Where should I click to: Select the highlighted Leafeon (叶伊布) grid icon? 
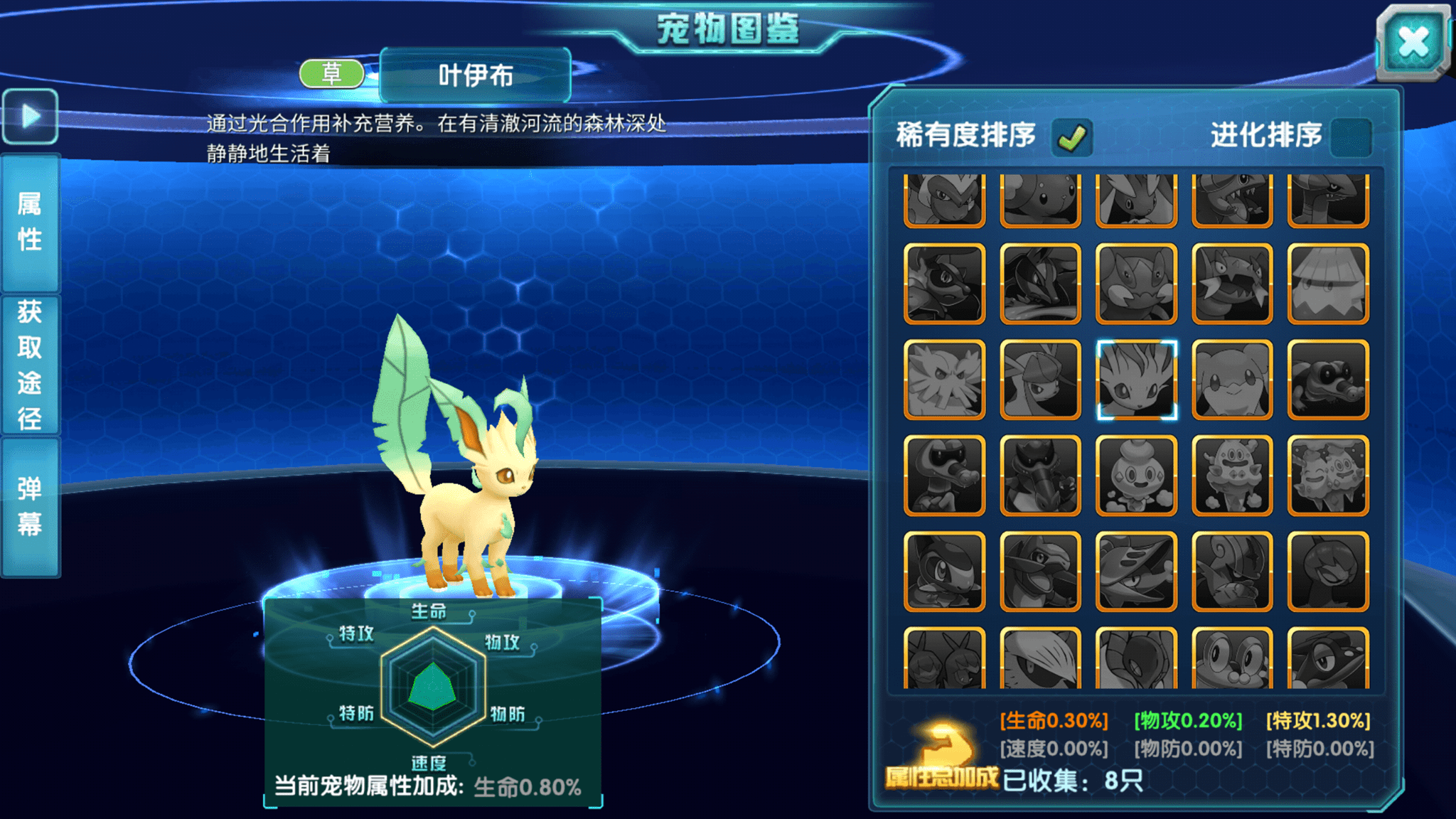(x=1135, y=381)
